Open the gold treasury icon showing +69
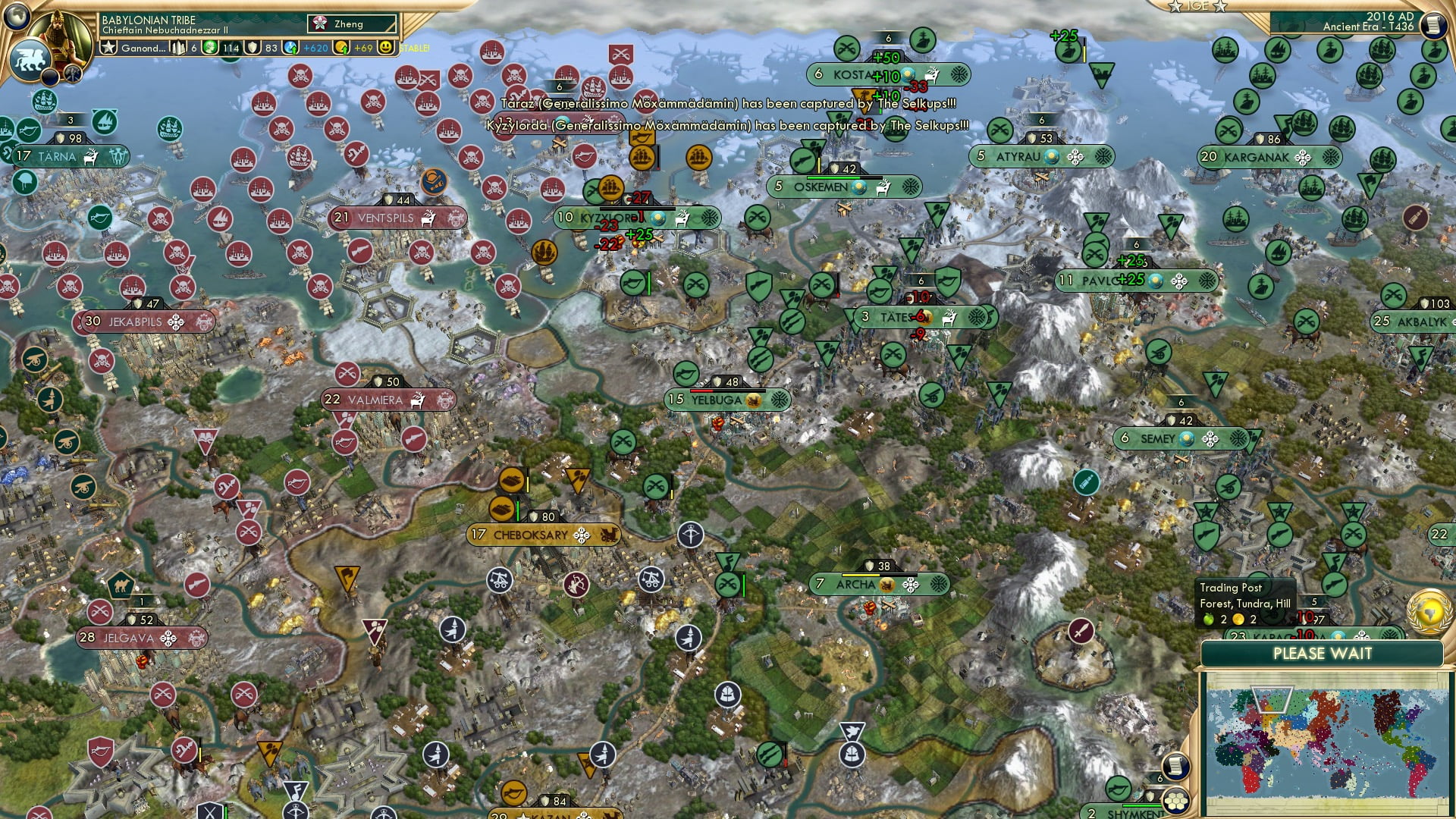This screenshot has width=1456, height=819. click(341, 48)
